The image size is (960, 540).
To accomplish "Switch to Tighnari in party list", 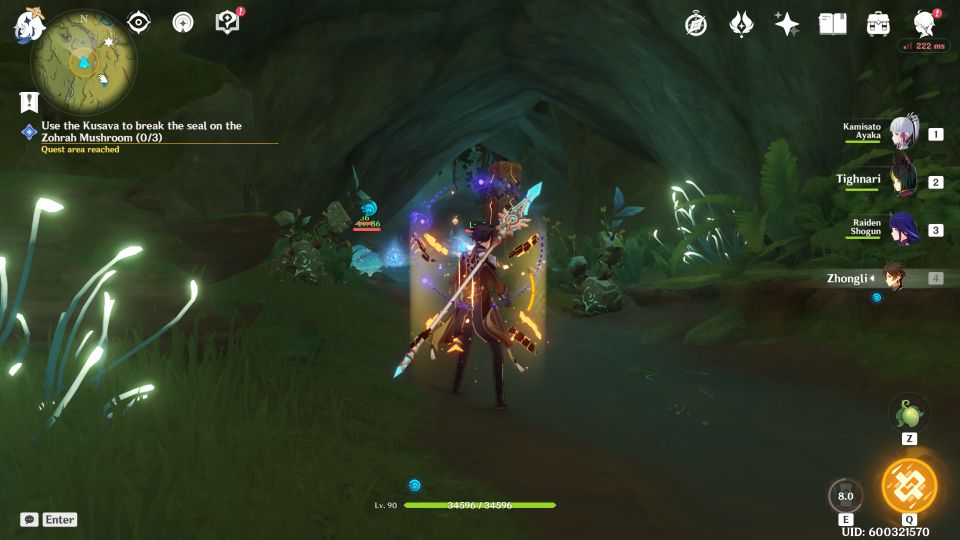I will (x=904, y=181).
